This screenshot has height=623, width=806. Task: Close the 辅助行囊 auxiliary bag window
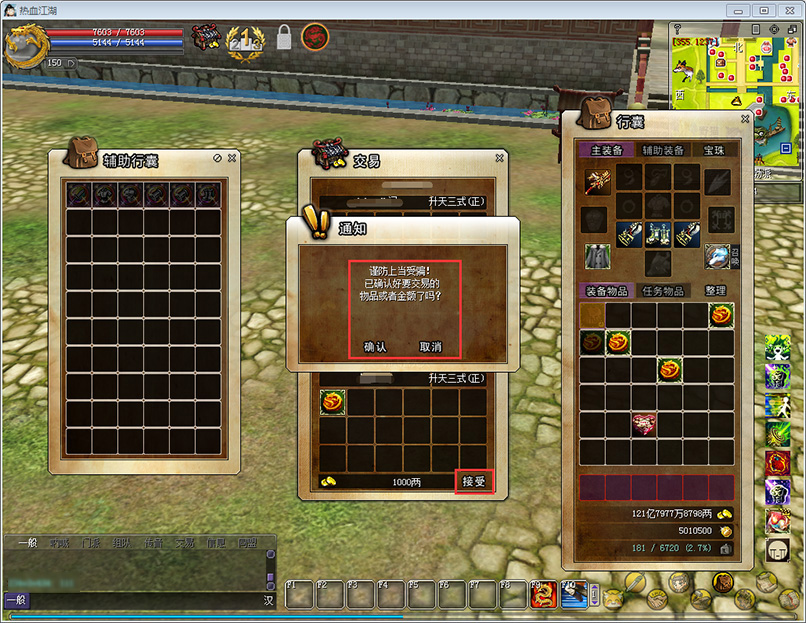[x=233, y=158]
